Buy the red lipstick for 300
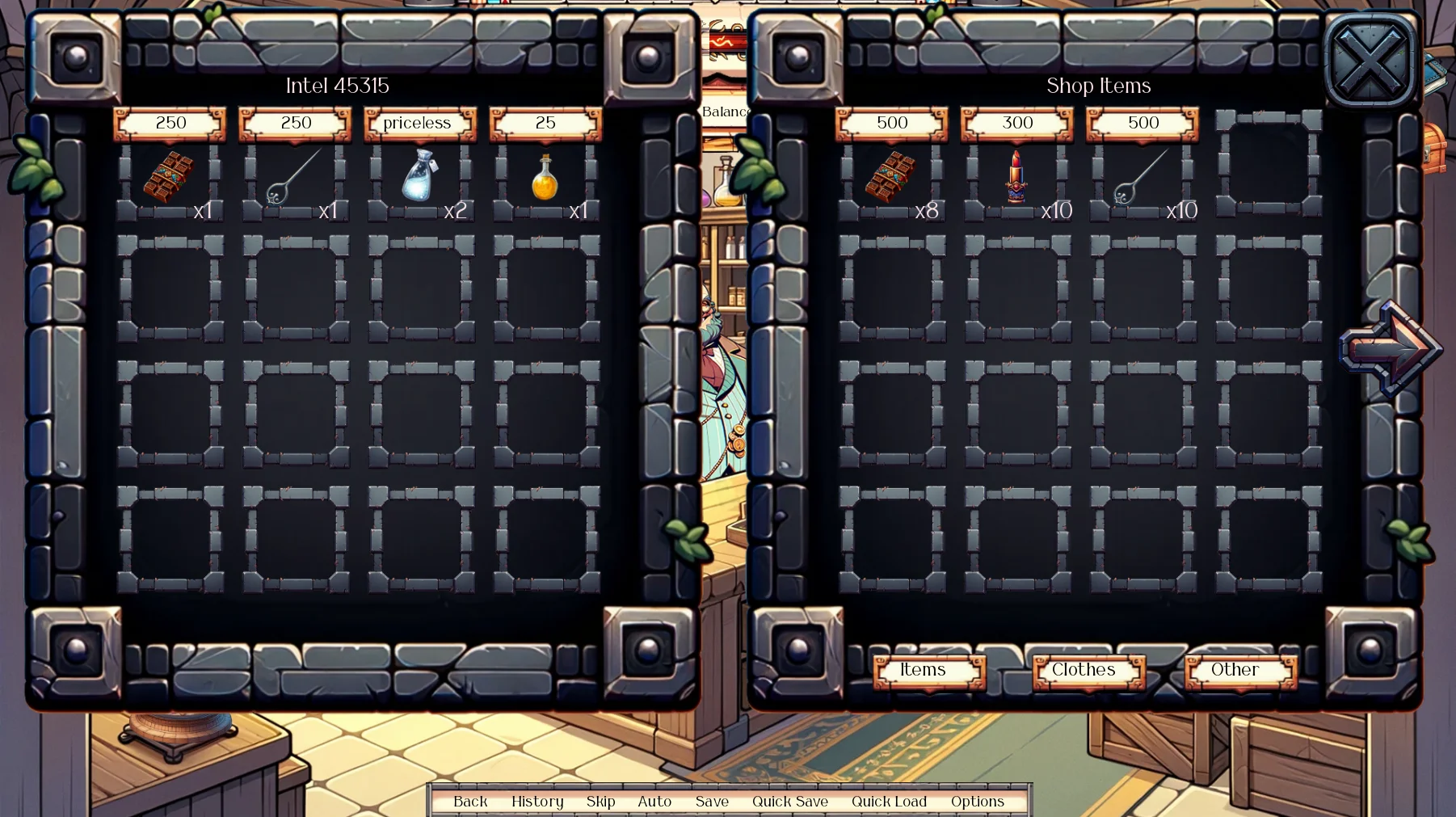This screenshot has height=817, width=1456. click(x=1016, y=177)
